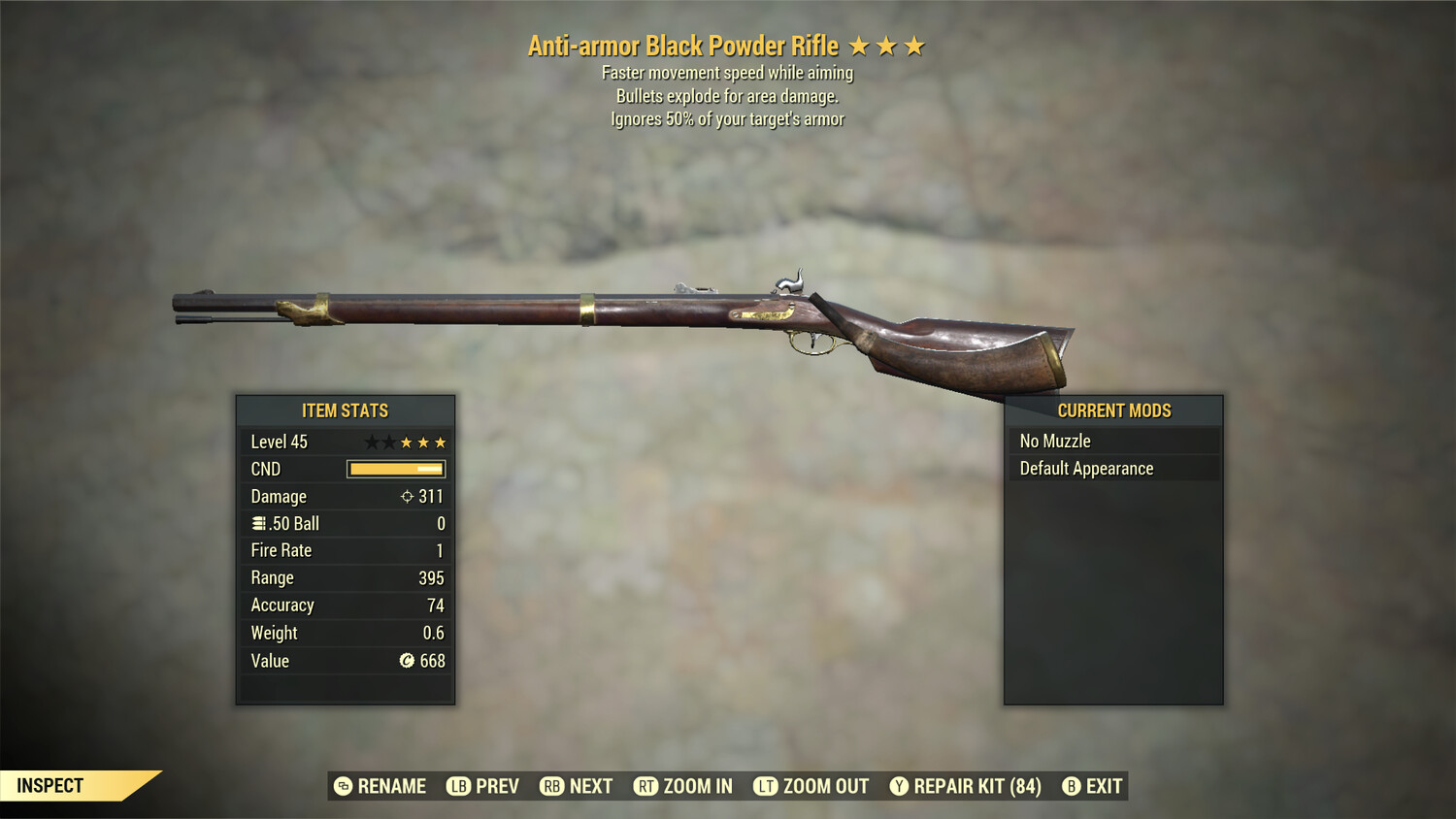The height and width of the screenshot is (819, 1456).
Task: Click the Damage crosshair icon
Action: coord(410,496)
